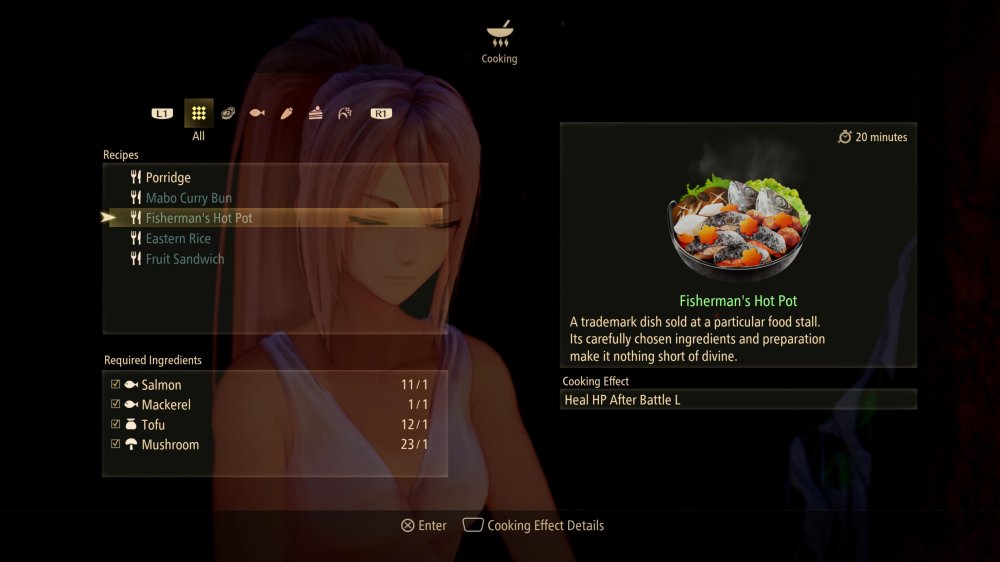Choose the Porridge recipe
1000x562 pixels.
pos(168,178)
